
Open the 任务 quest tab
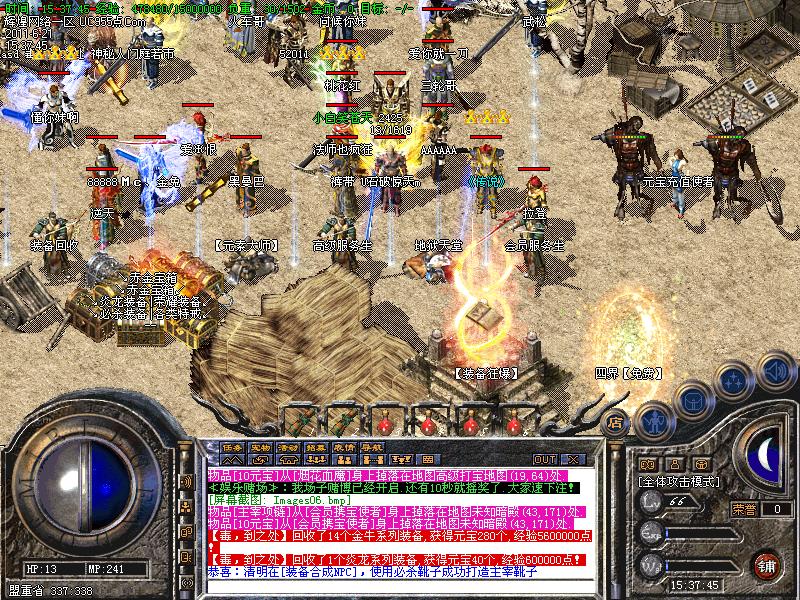point(233,446)
